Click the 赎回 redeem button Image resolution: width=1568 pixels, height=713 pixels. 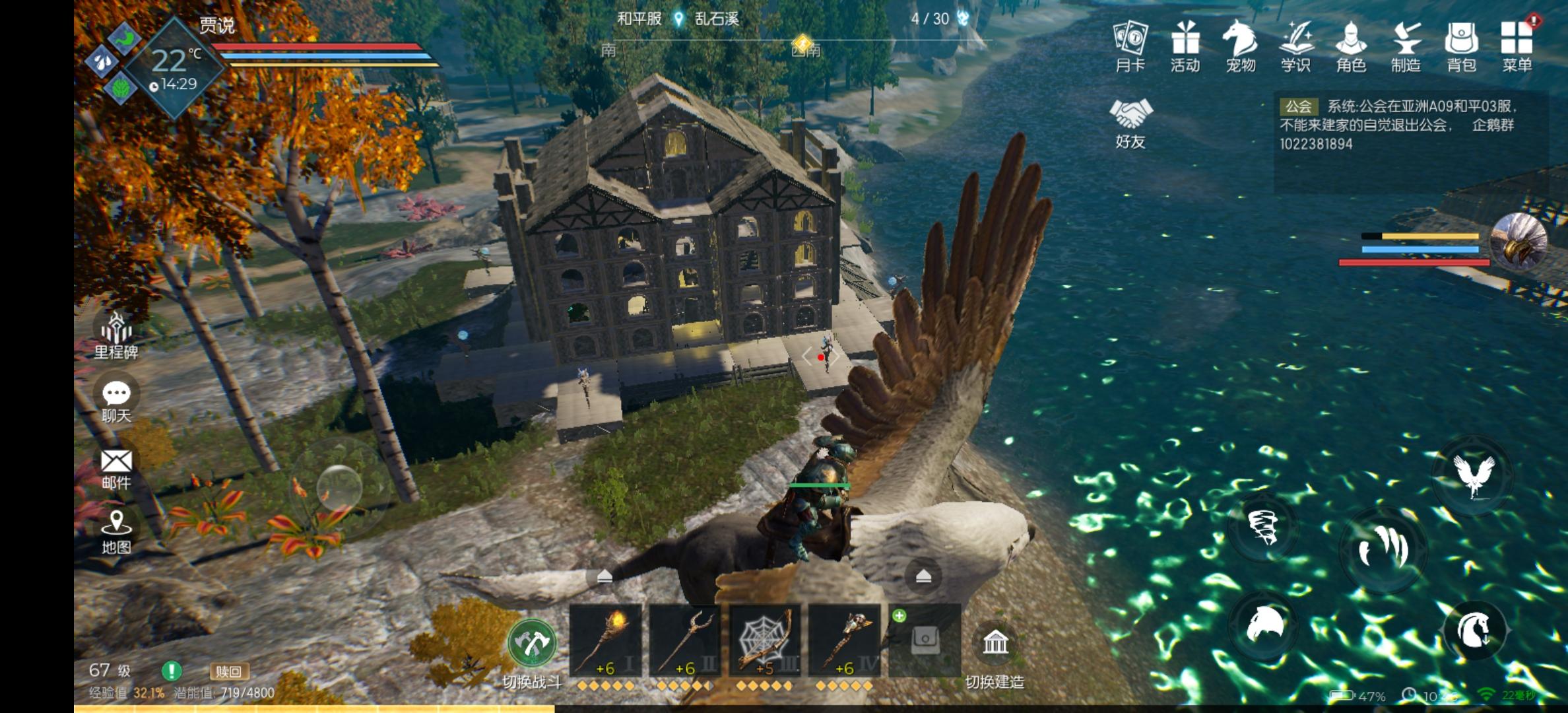(228, 672)
